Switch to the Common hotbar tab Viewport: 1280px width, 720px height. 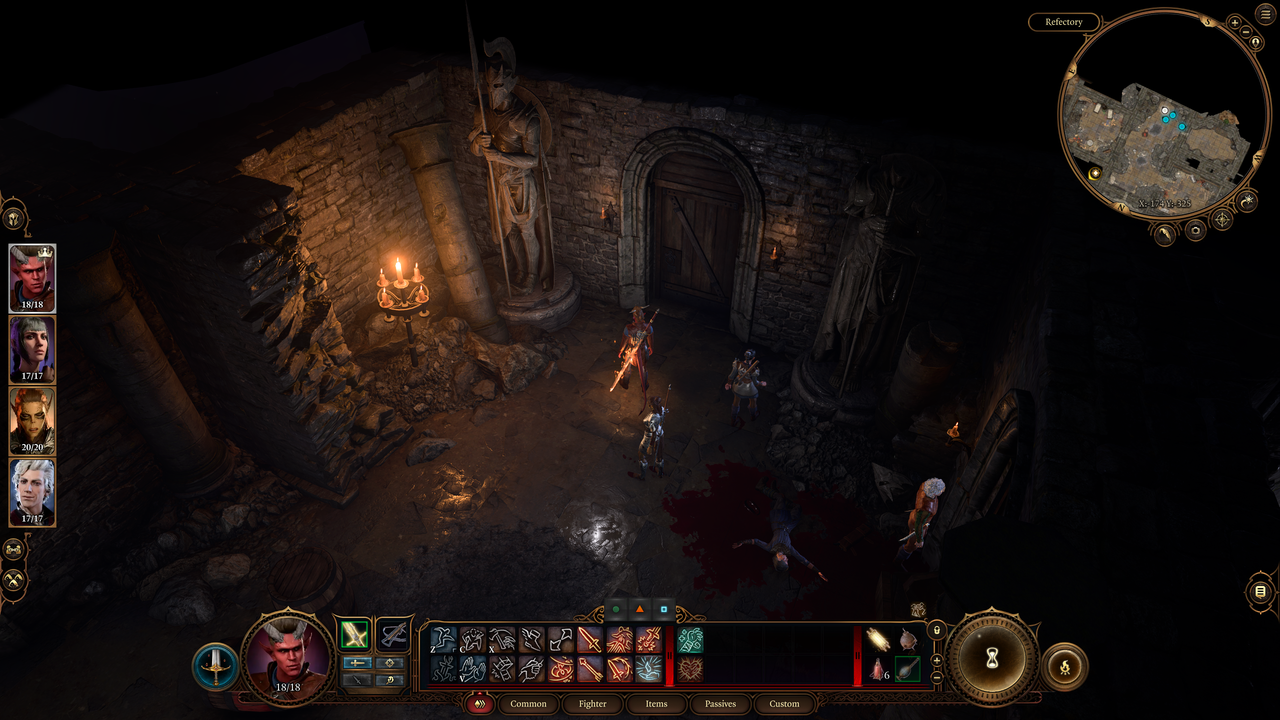pos(528,704)
